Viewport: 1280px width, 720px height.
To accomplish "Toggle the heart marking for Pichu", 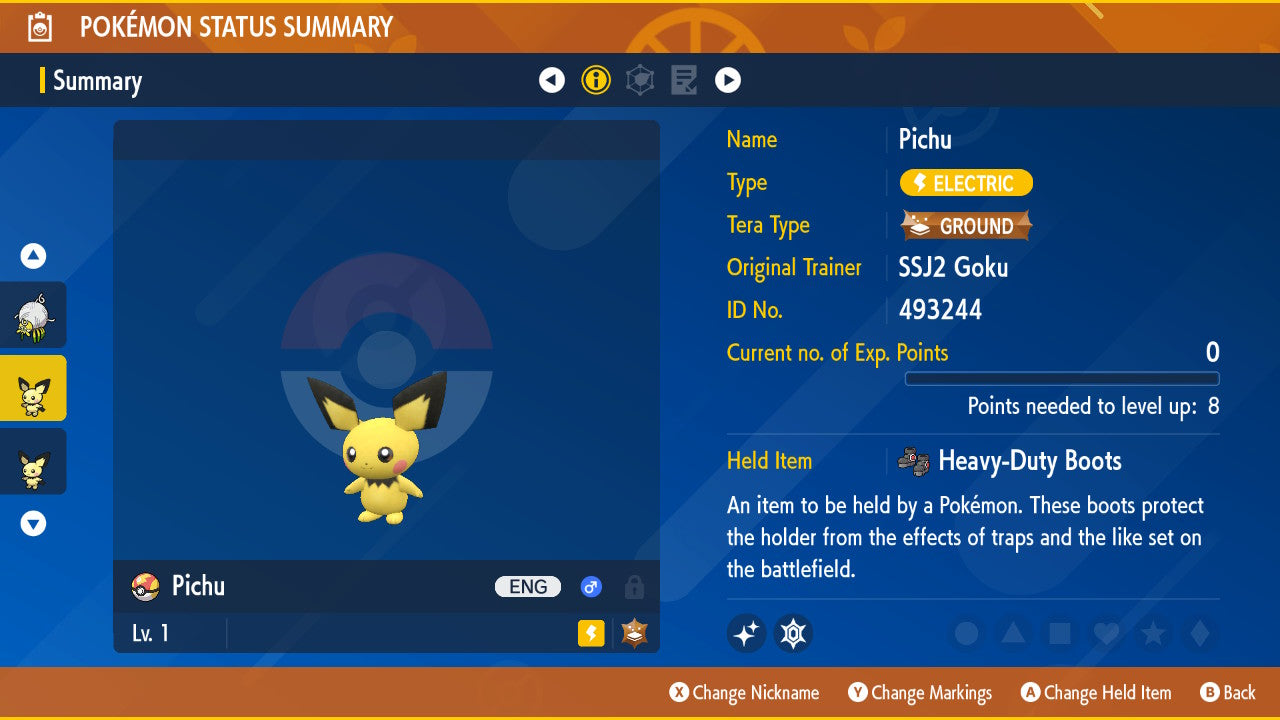I will pos(1106,633).
